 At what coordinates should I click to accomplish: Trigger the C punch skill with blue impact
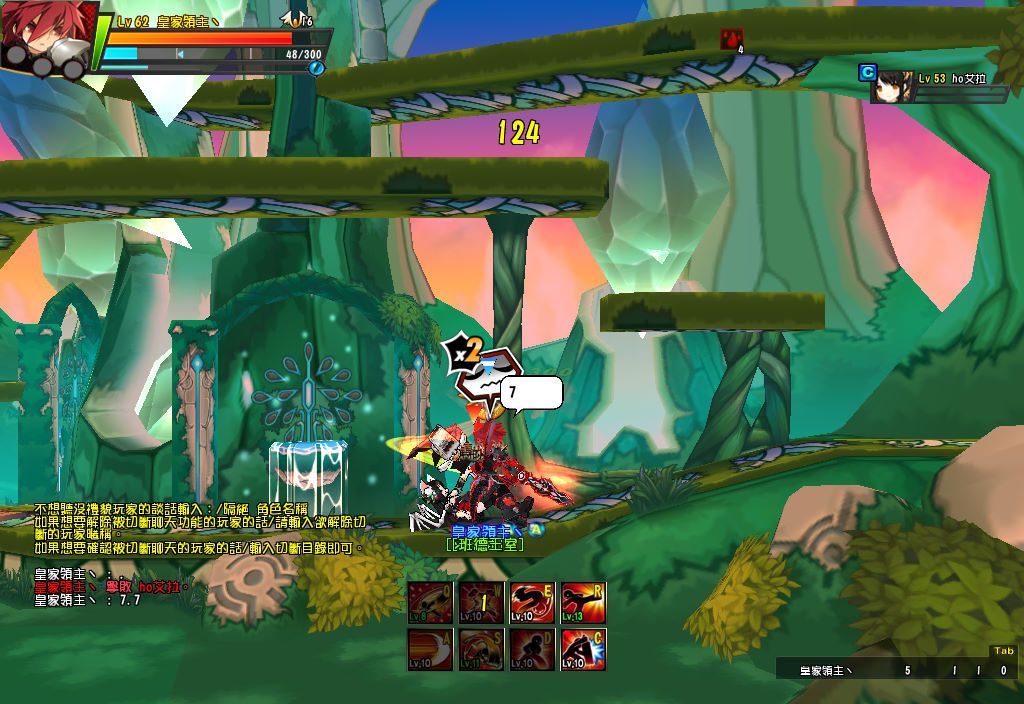click(x=584, y=650)
